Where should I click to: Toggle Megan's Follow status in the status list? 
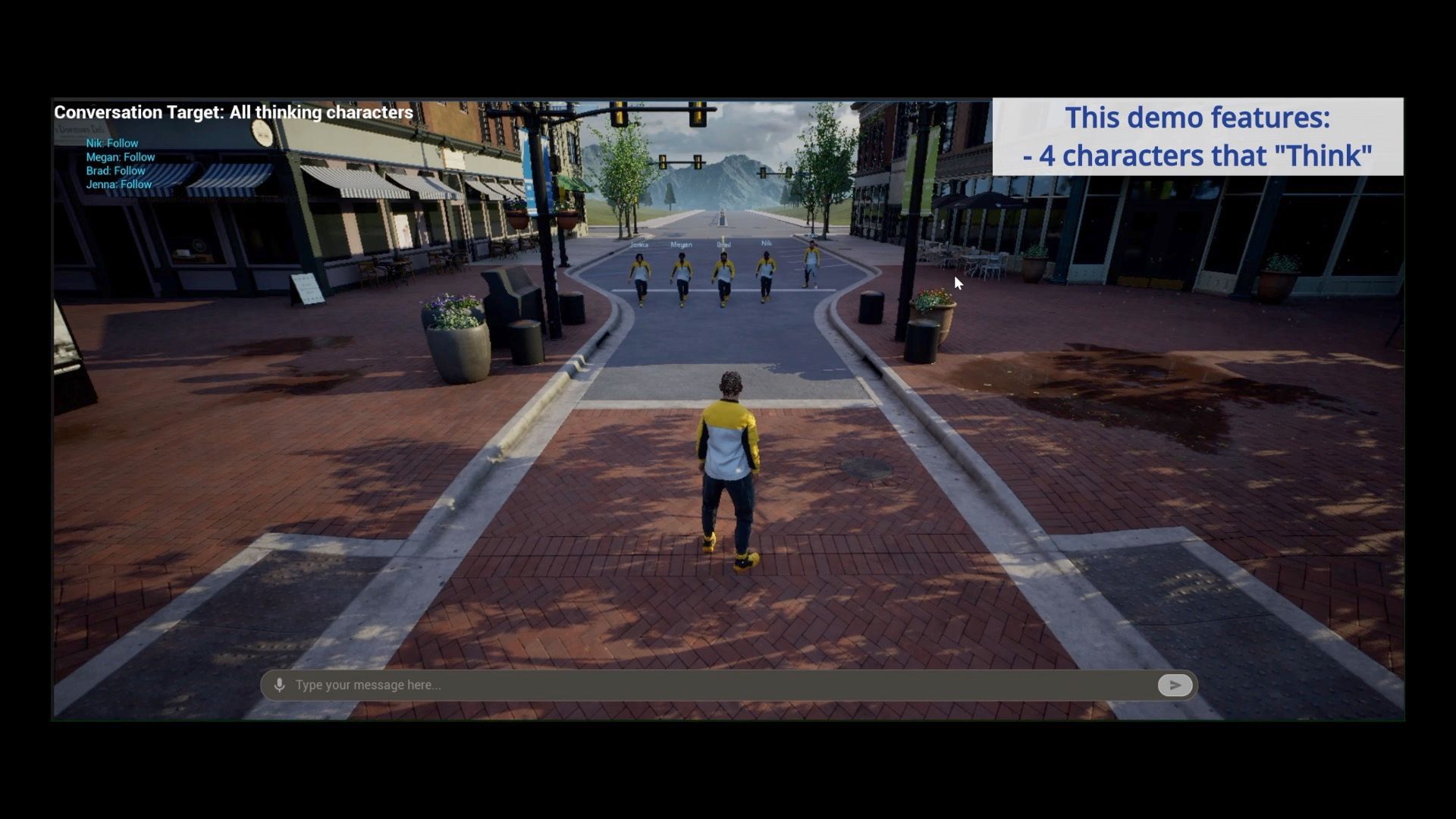click(x=120, y=157)
